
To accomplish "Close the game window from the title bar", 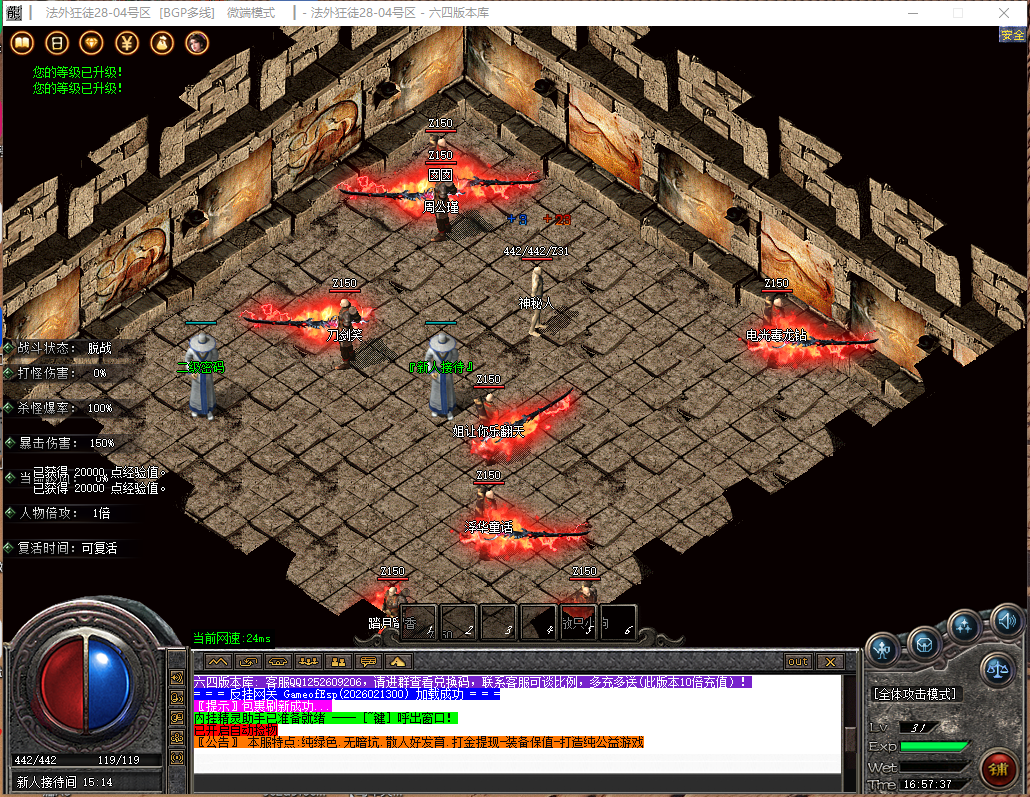I will (x=1005, y=13).
